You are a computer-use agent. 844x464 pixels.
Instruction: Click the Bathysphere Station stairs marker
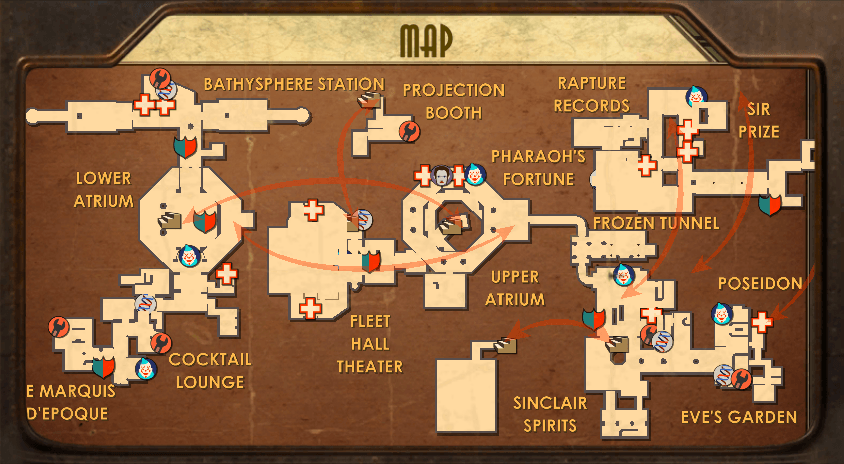tap(371, 99)
